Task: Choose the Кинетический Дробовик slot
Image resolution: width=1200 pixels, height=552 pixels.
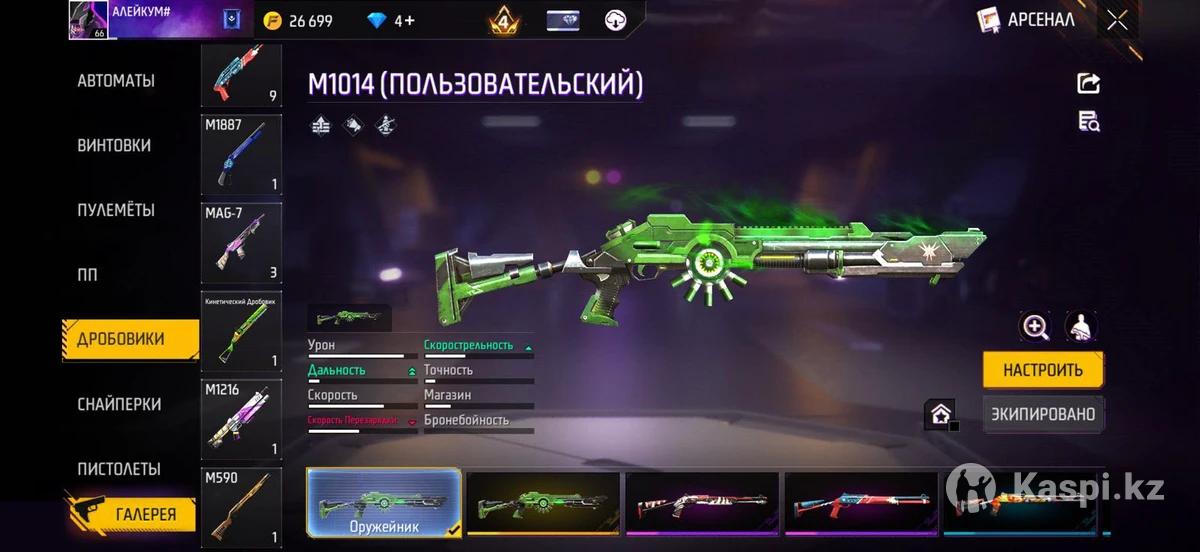Action: (x=241, y=331)
